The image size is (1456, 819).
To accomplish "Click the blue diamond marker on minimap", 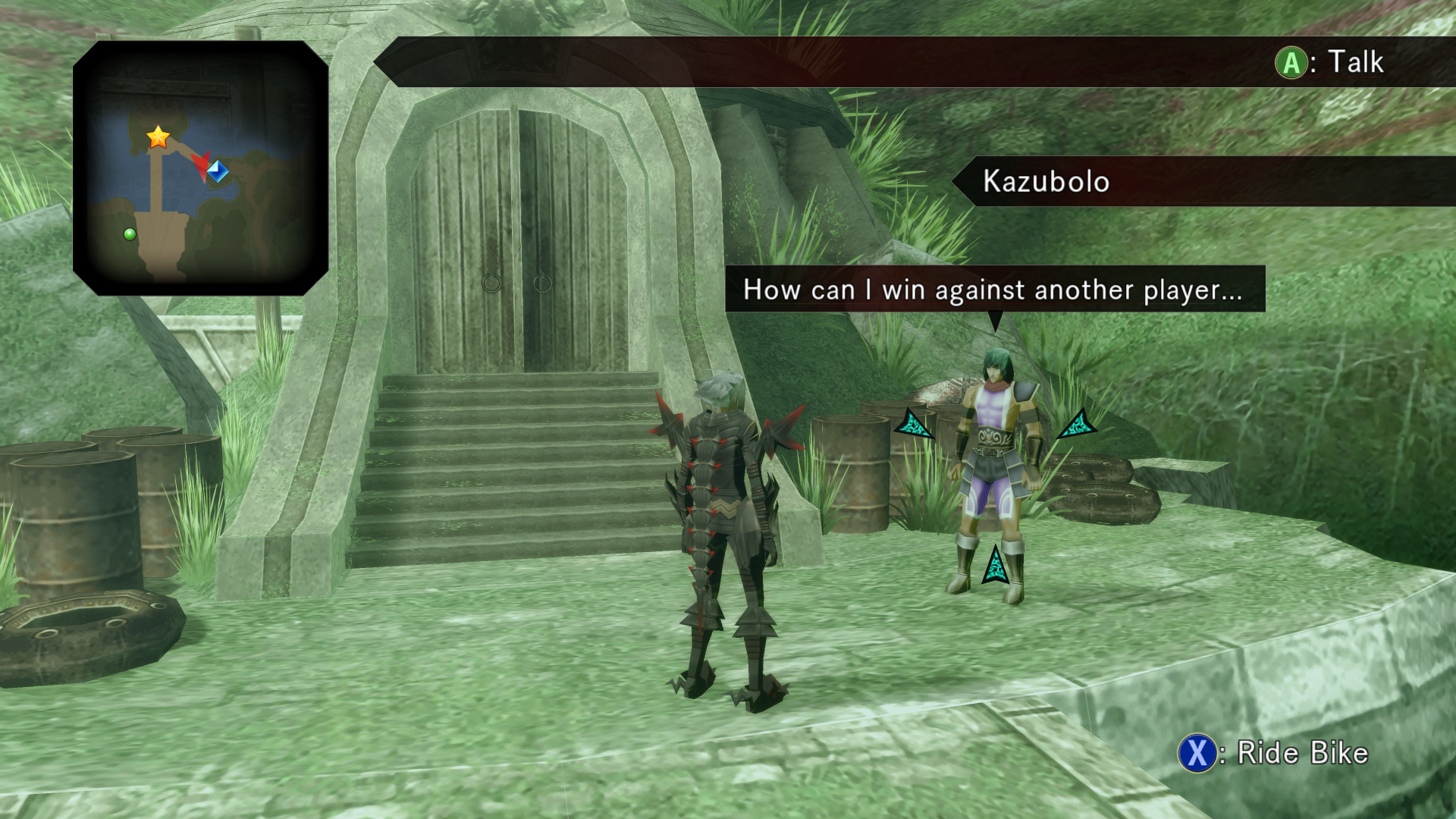I will pyautogui.click(x=218, y=171).
